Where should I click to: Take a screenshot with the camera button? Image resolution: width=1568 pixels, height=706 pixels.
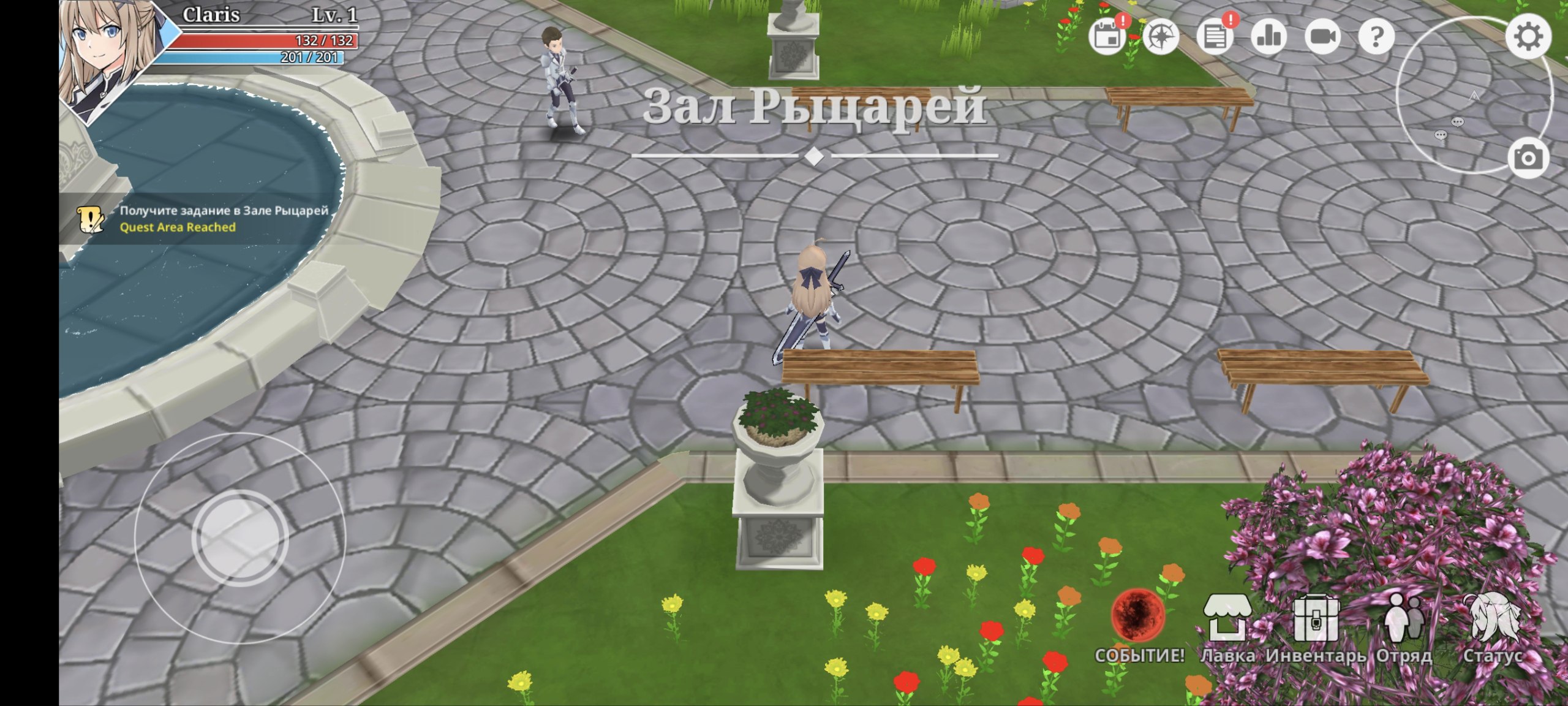pyautogui.click(x=1528, y=158)
